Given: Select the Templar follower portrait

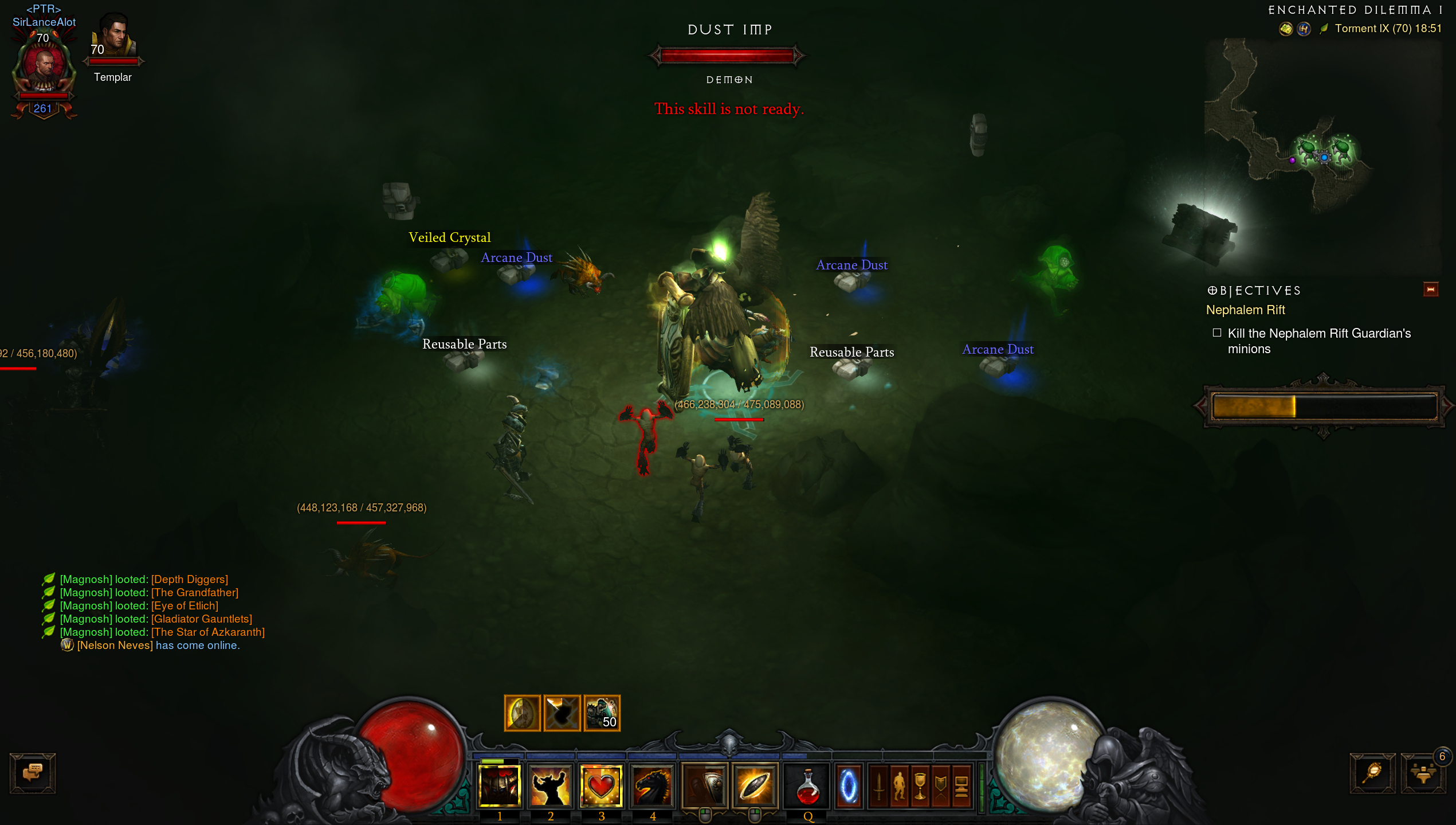Looking at the screenshot, I should point(114,37).
